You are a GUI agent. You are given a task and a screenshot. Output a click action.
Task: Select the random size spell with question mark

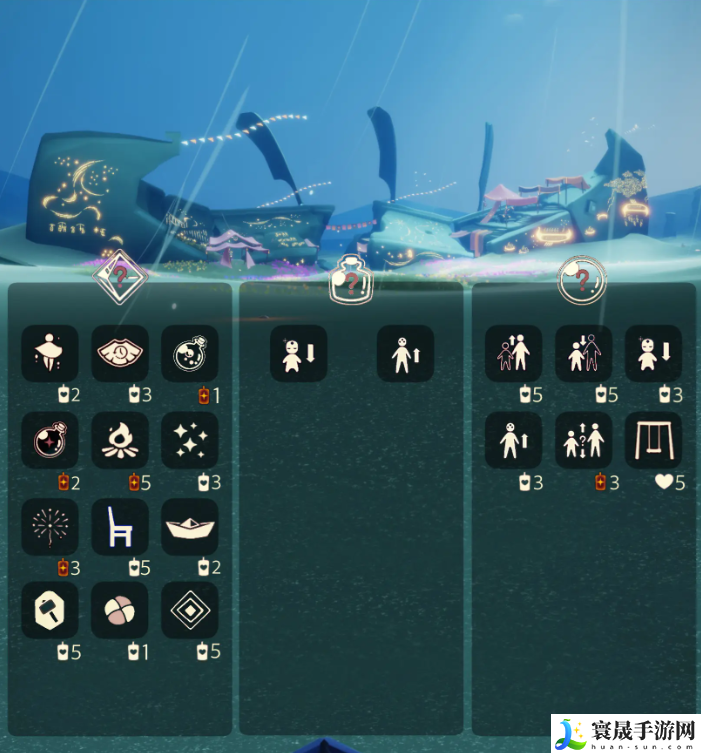pos(584,440)
